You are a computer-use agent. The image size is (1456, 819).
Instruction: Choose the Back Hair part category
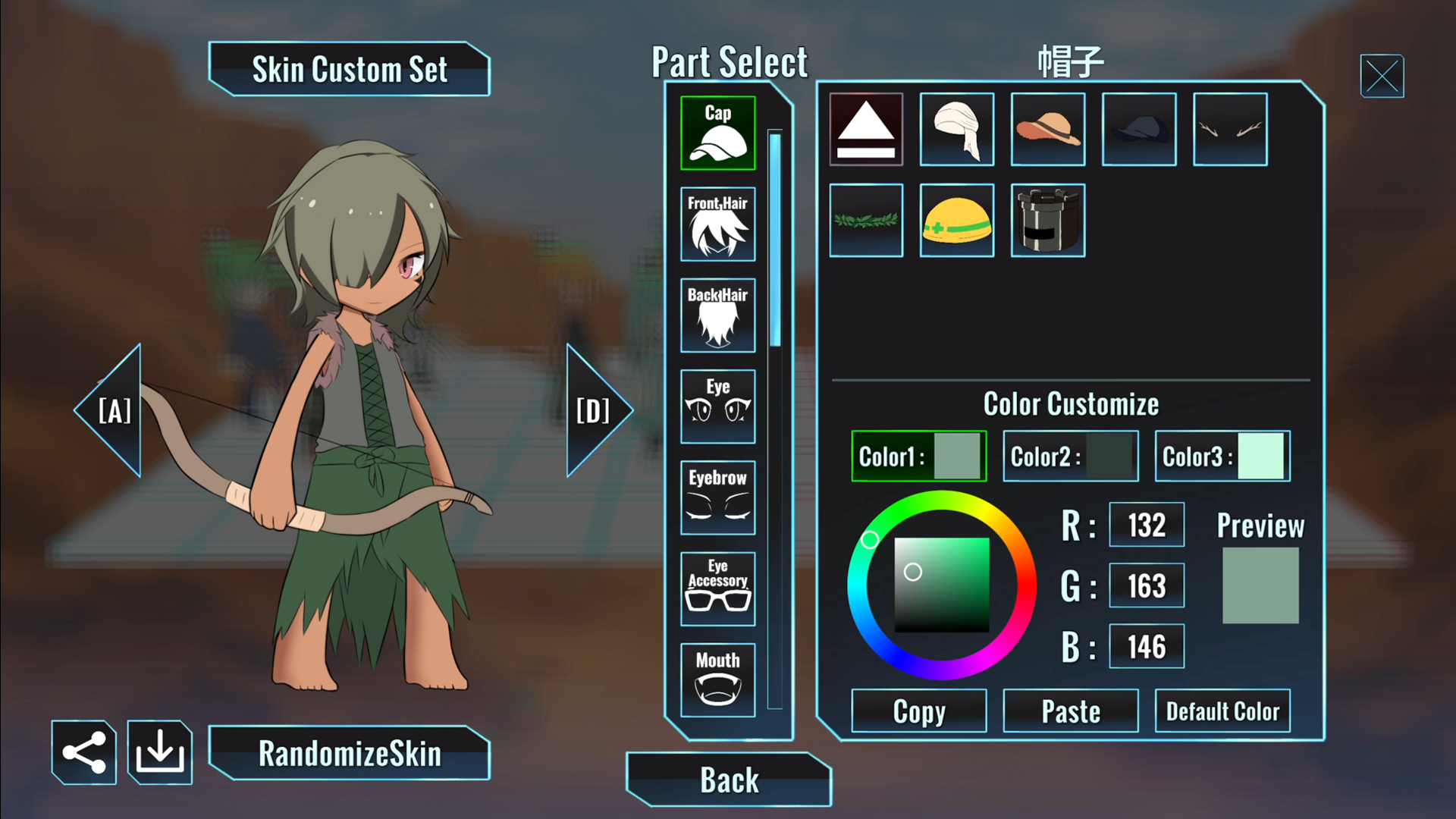point(717,315)
